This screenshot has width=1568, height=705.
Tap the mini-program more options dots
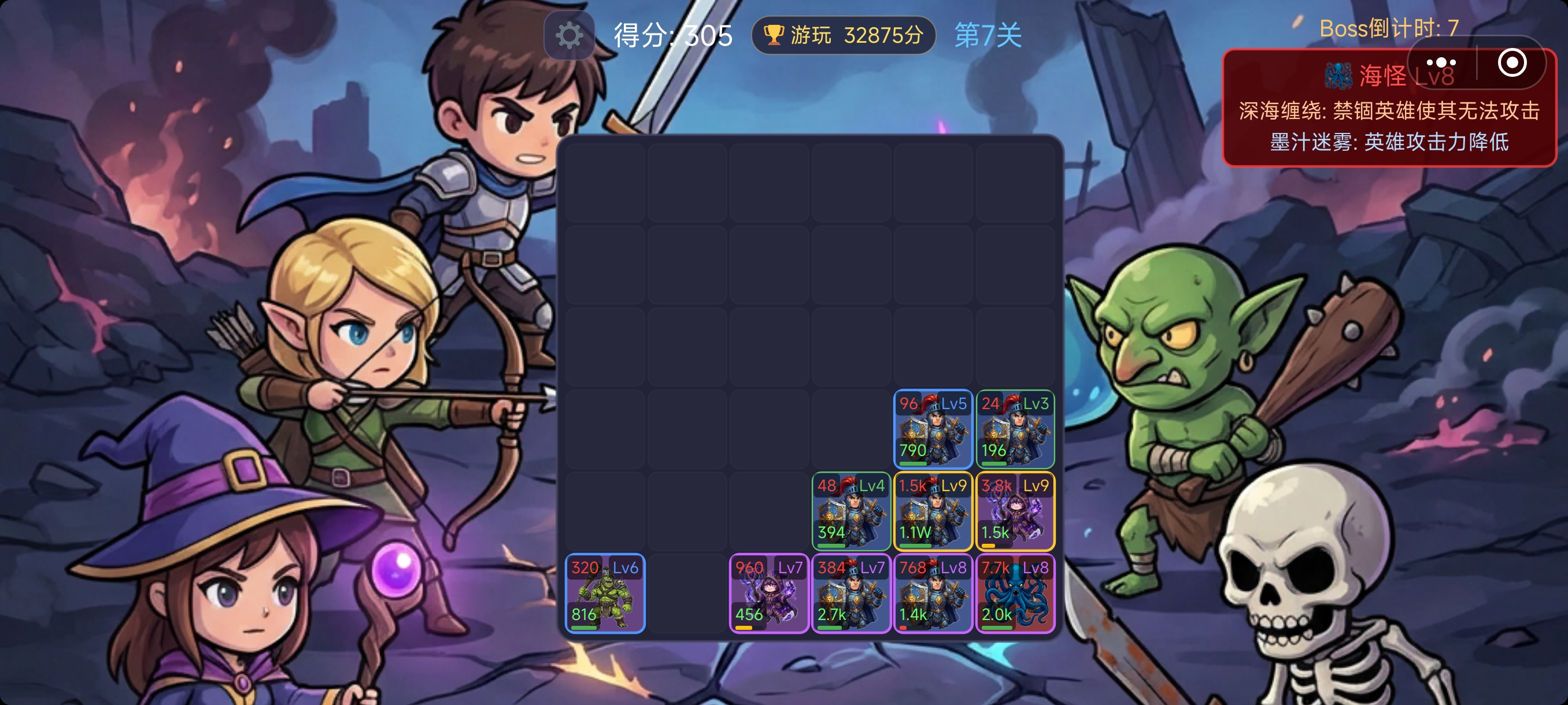tap(1440, 62)
